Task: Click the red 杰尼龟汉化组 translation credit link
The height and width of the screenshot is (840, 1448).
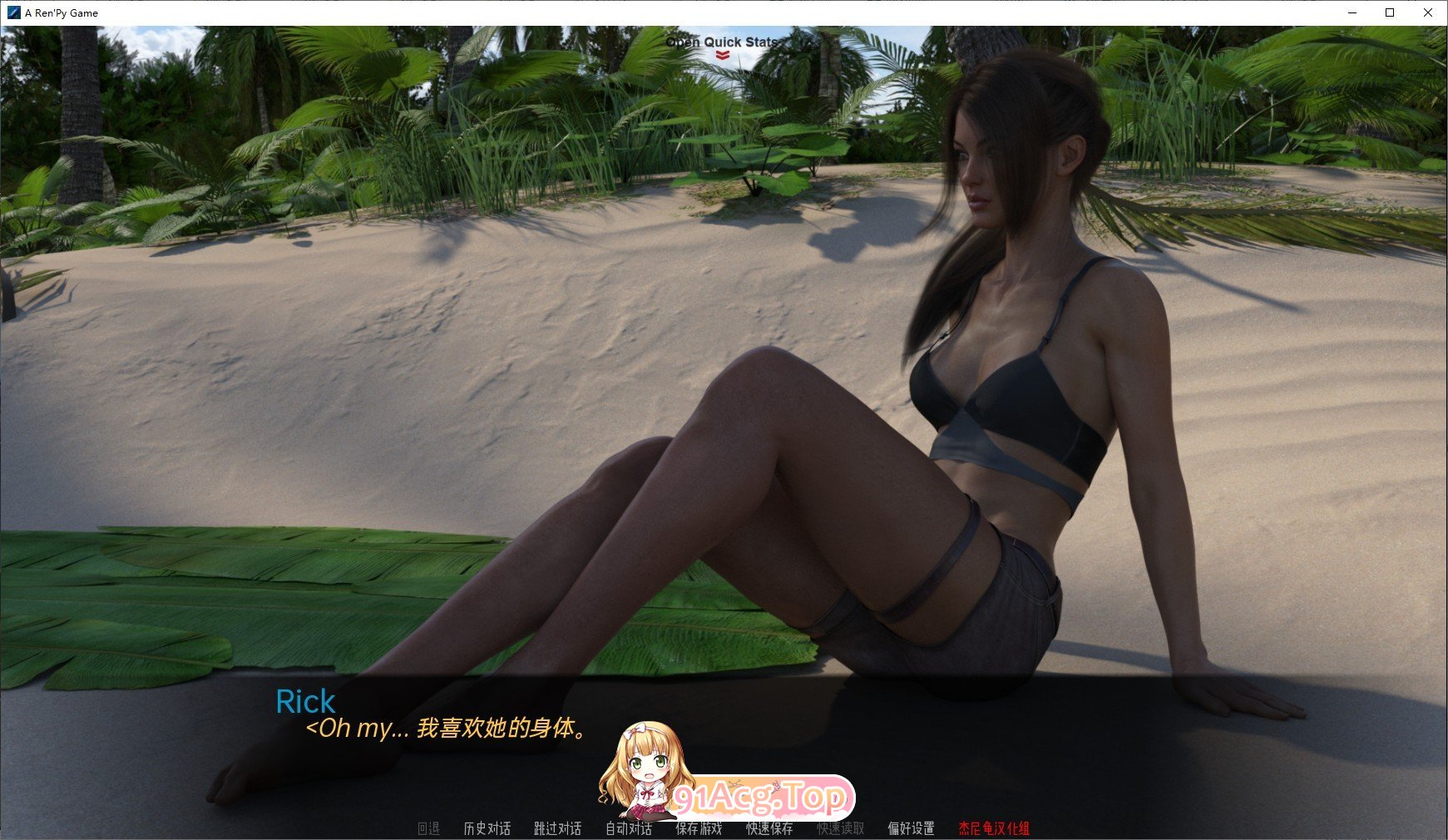Action: (994, 829)
